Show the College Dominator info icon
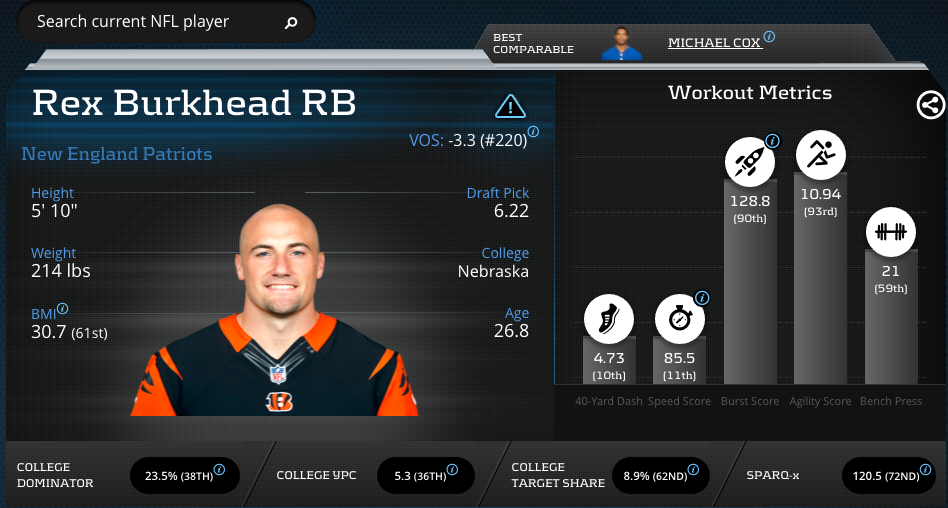Viewport: 948px width, 508px height. (x=219, y=469)
